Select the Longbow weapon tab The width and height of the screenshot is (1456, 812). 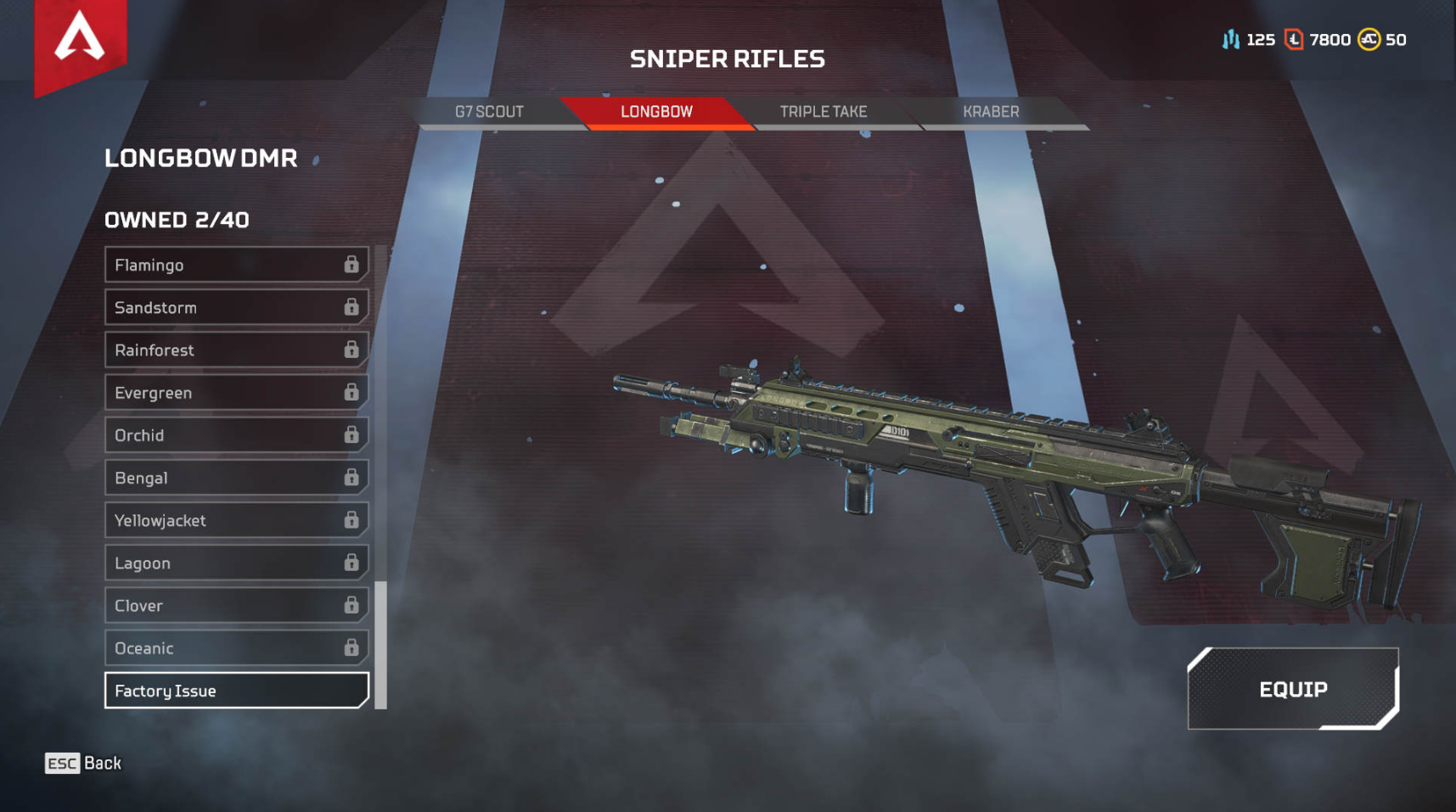656,112
